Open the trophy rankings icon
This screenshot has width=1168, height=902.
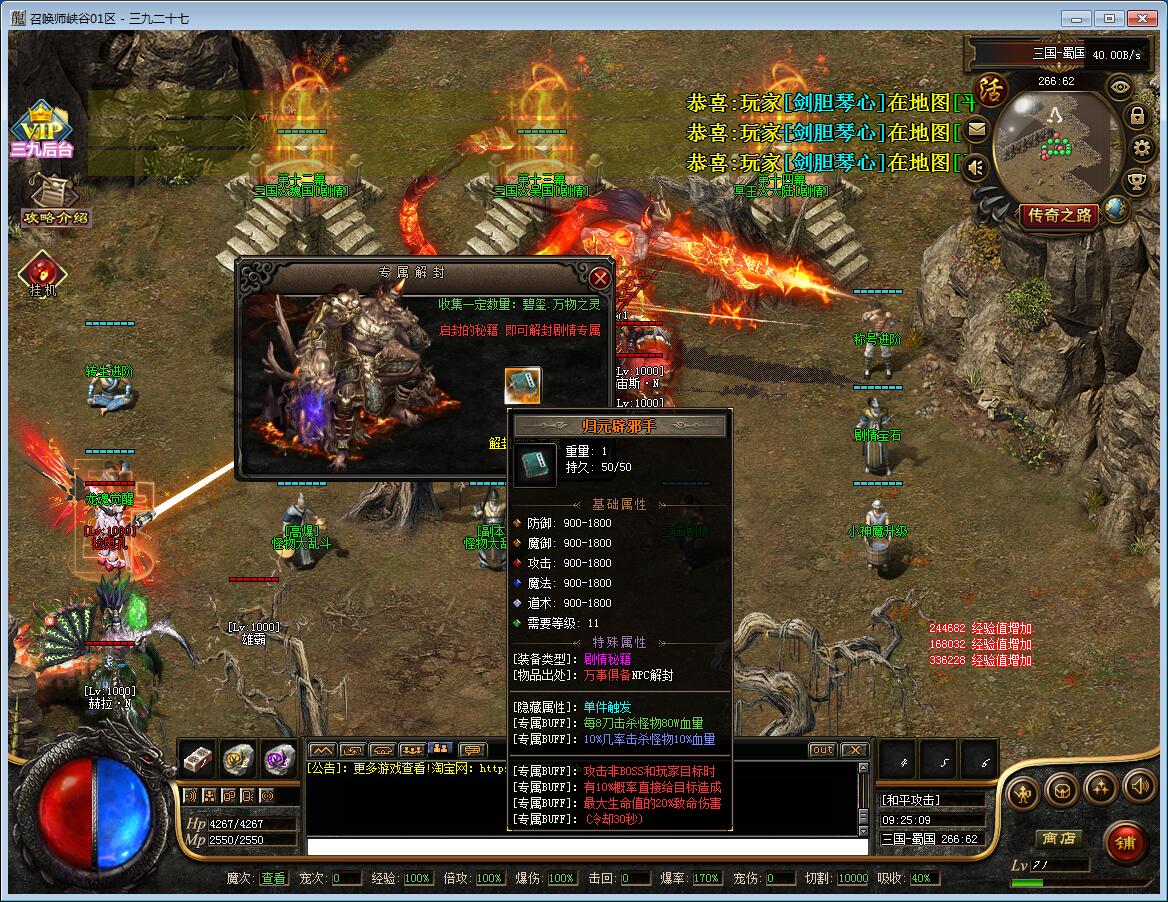(1136, 182)
